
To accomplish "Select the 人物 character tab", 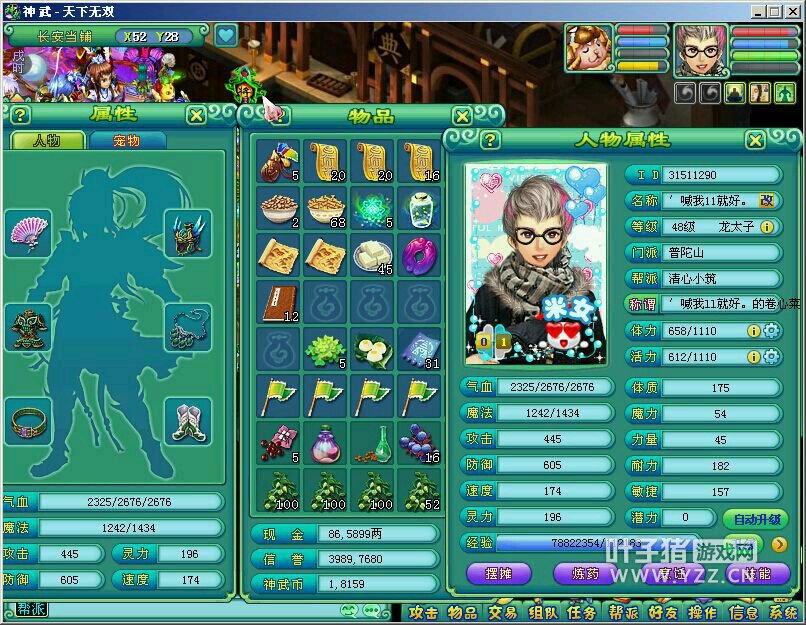I will (x=46, y=141).
